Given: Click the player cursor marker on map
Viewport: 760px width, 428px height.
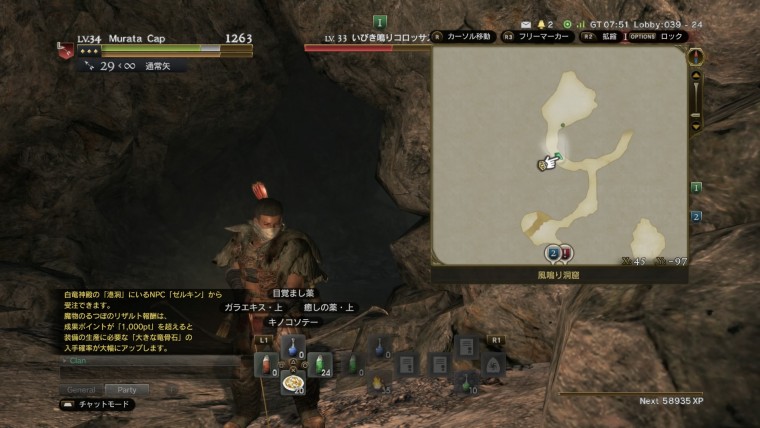Looking at the screenshot, I should pos(549,163).
